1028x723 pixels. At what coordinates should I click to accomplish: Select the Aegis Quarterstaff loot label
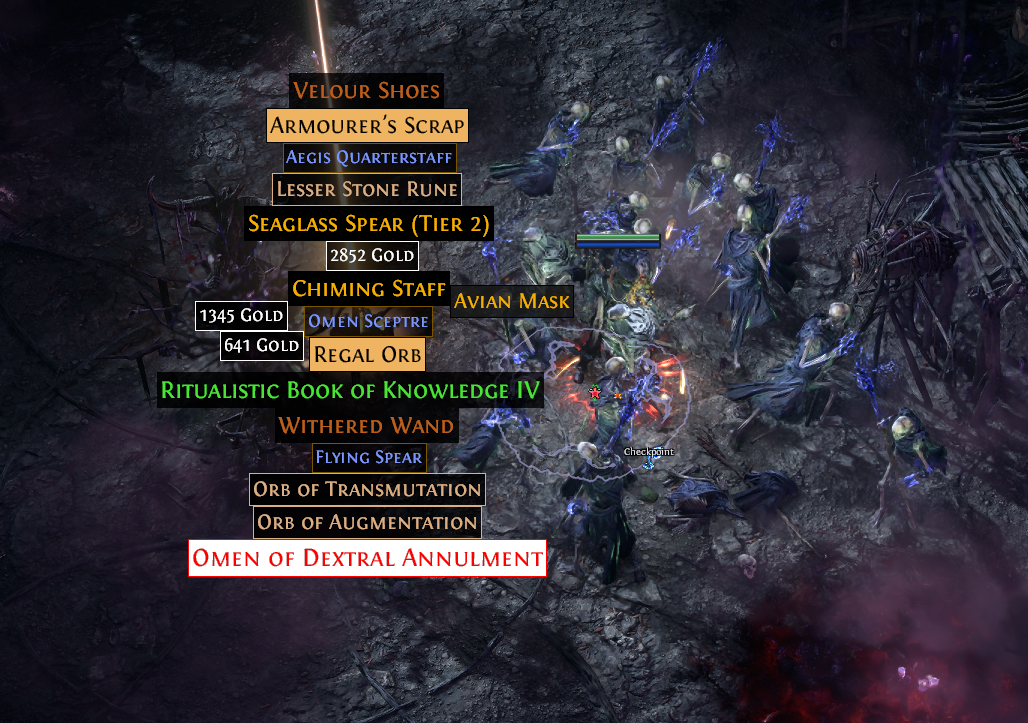pos(369,157)
